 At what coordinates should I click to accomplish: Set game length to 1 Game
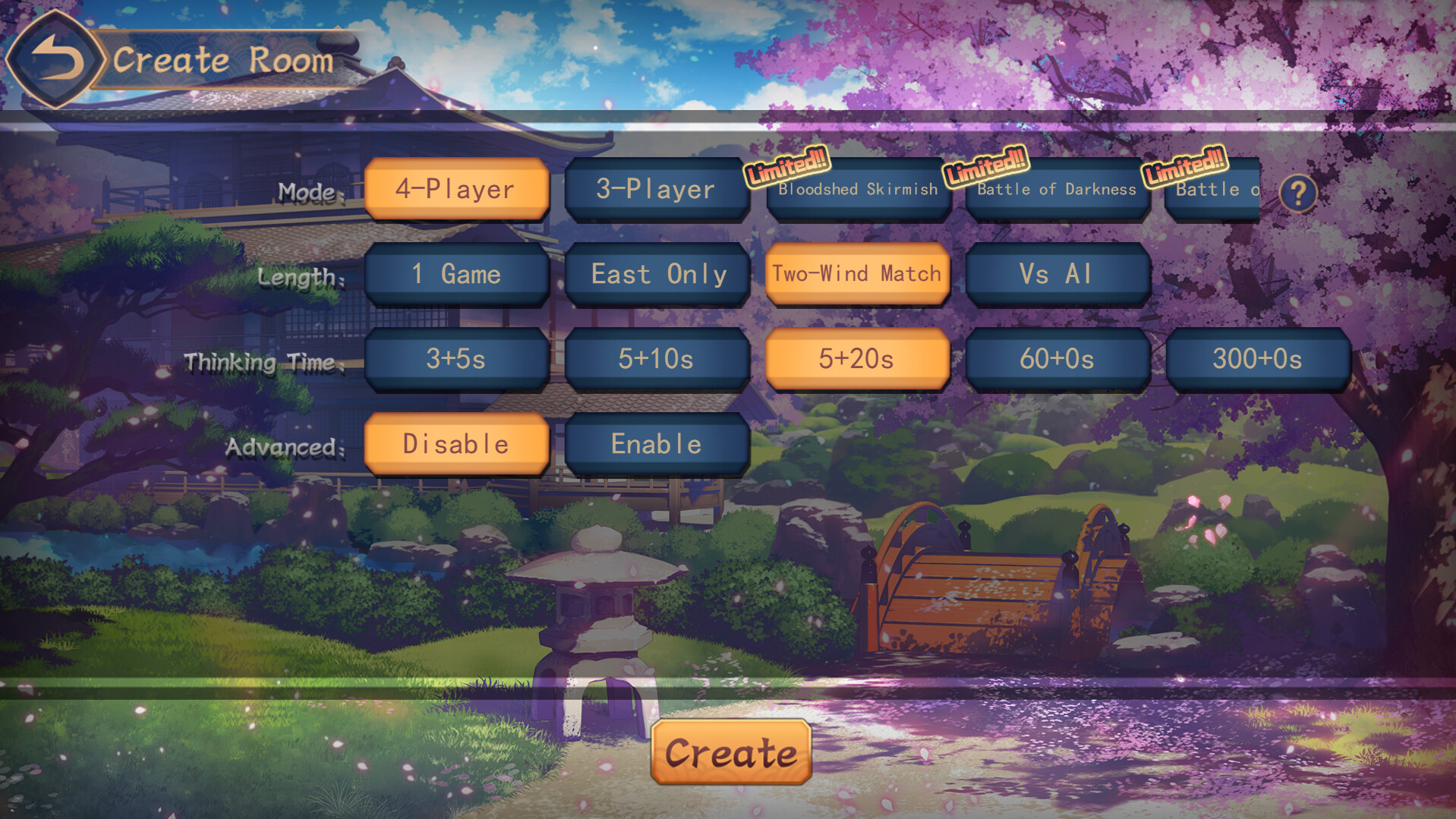[456, 274]
